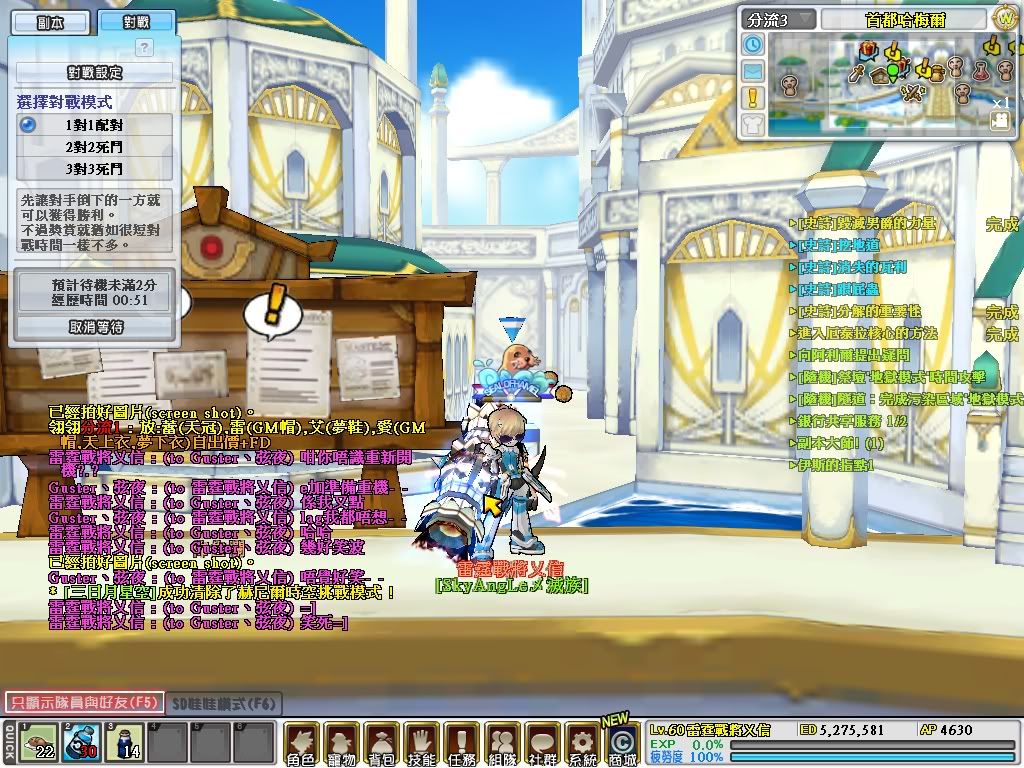Switch to the 副本 dungeon tab
The image size is (1024, 768).
(48, 22)
